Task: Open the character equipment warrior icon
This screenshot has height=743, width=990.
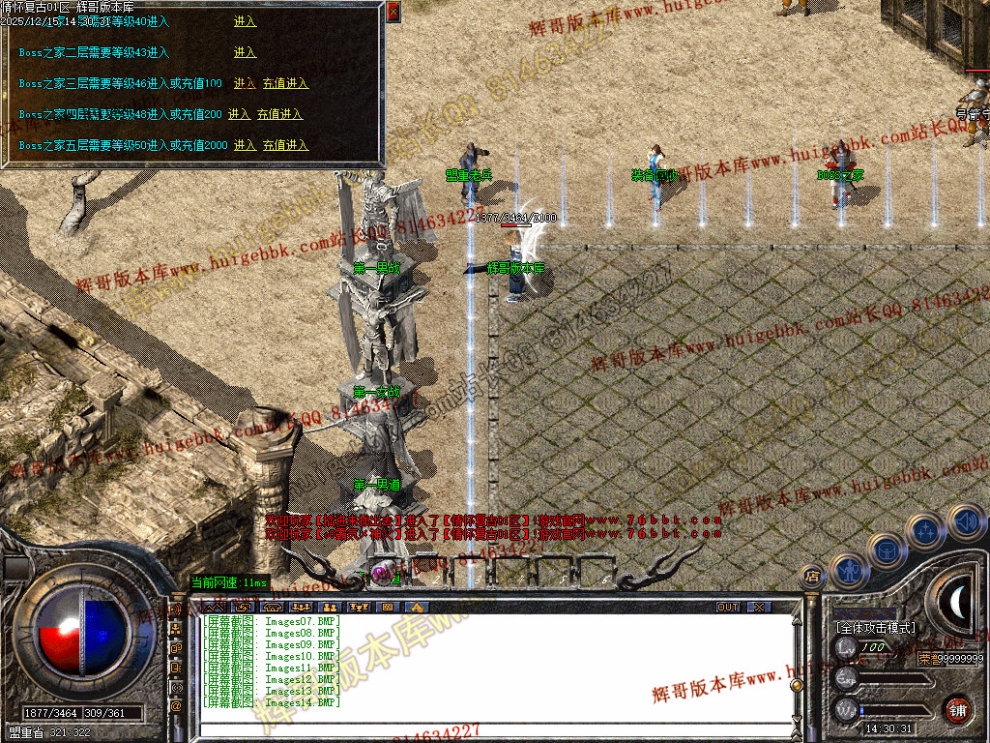Action: pos(848,570)
